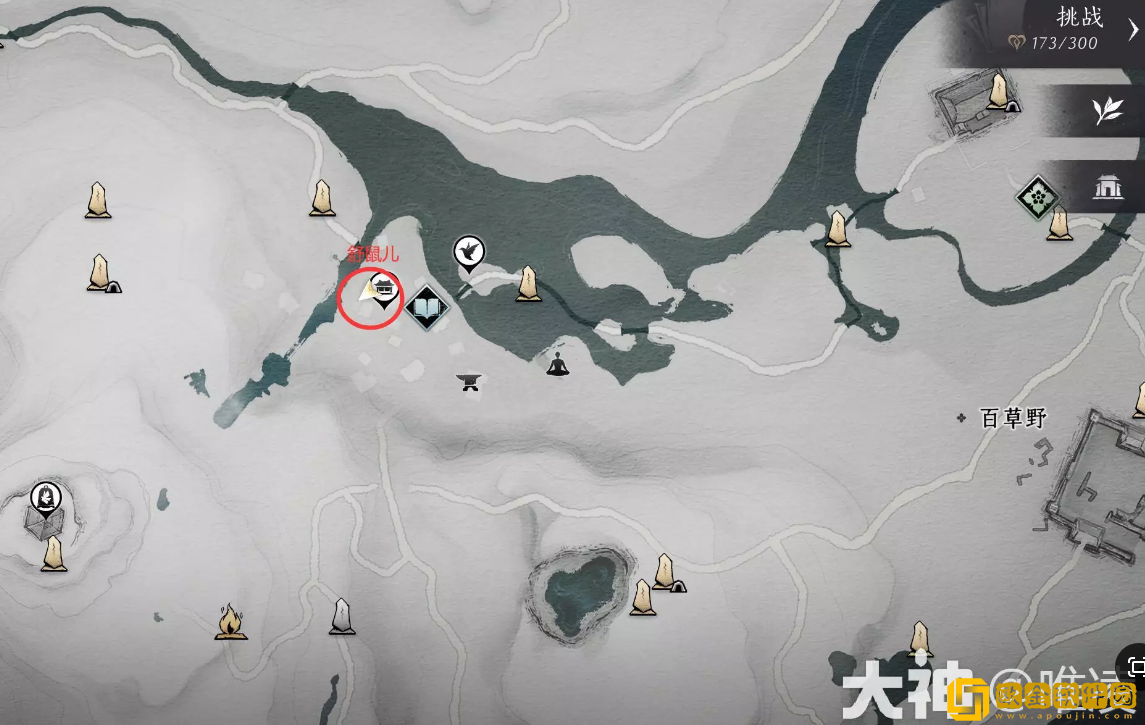Click the bird map marker
This screenshot has height=725, width=1145.
pyautogui.click(x=468, y=251)
